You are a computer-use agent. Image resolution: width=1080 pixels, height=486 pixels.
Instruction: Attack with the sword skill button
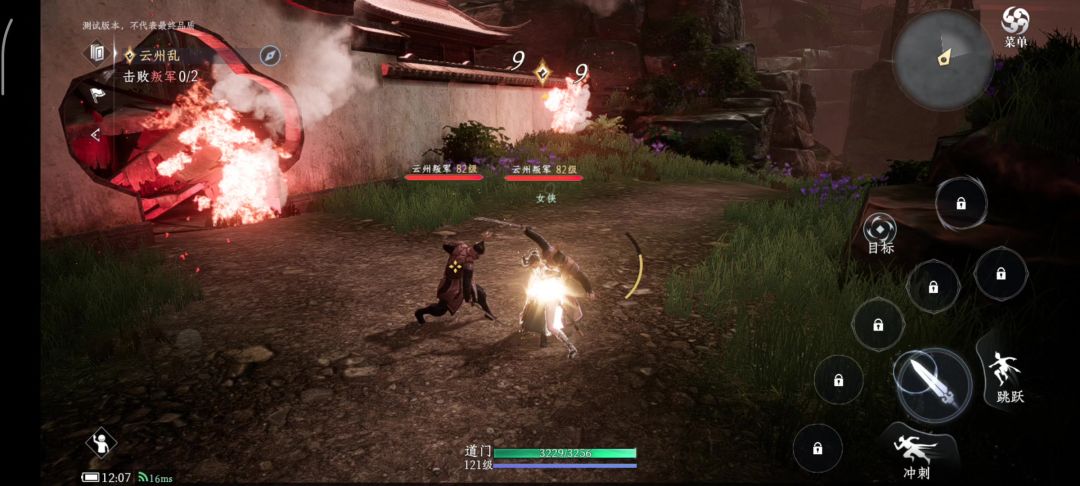932,385
